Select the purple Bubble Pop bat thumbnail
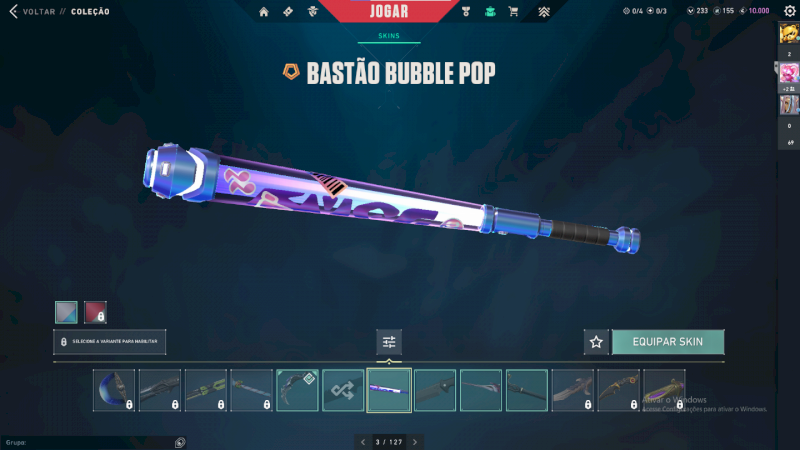This screenshot has height=450, width=800. pyautogui.click(x=388, y=390)
